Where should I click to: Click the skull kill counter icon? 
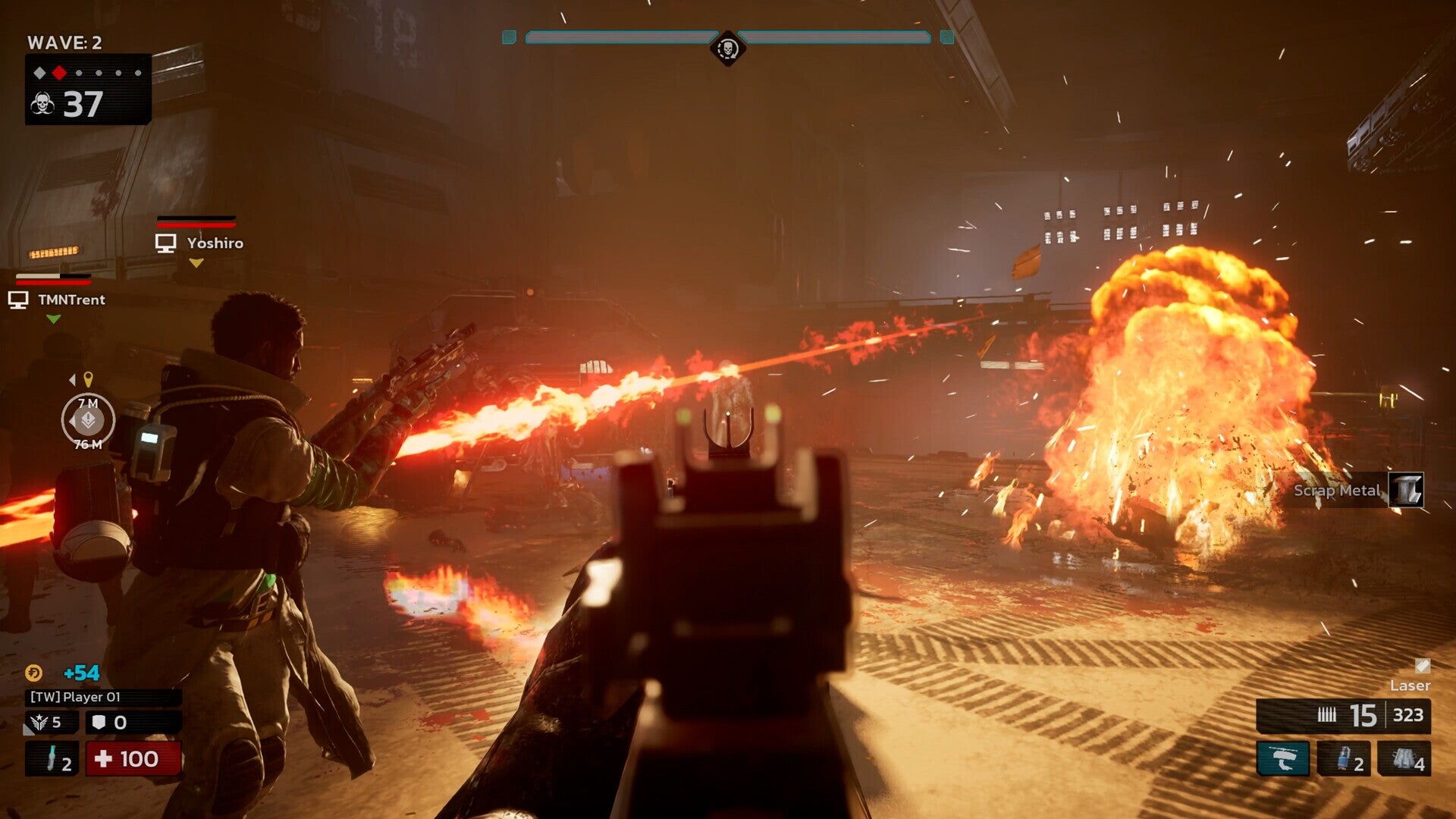tap(42, 102)
